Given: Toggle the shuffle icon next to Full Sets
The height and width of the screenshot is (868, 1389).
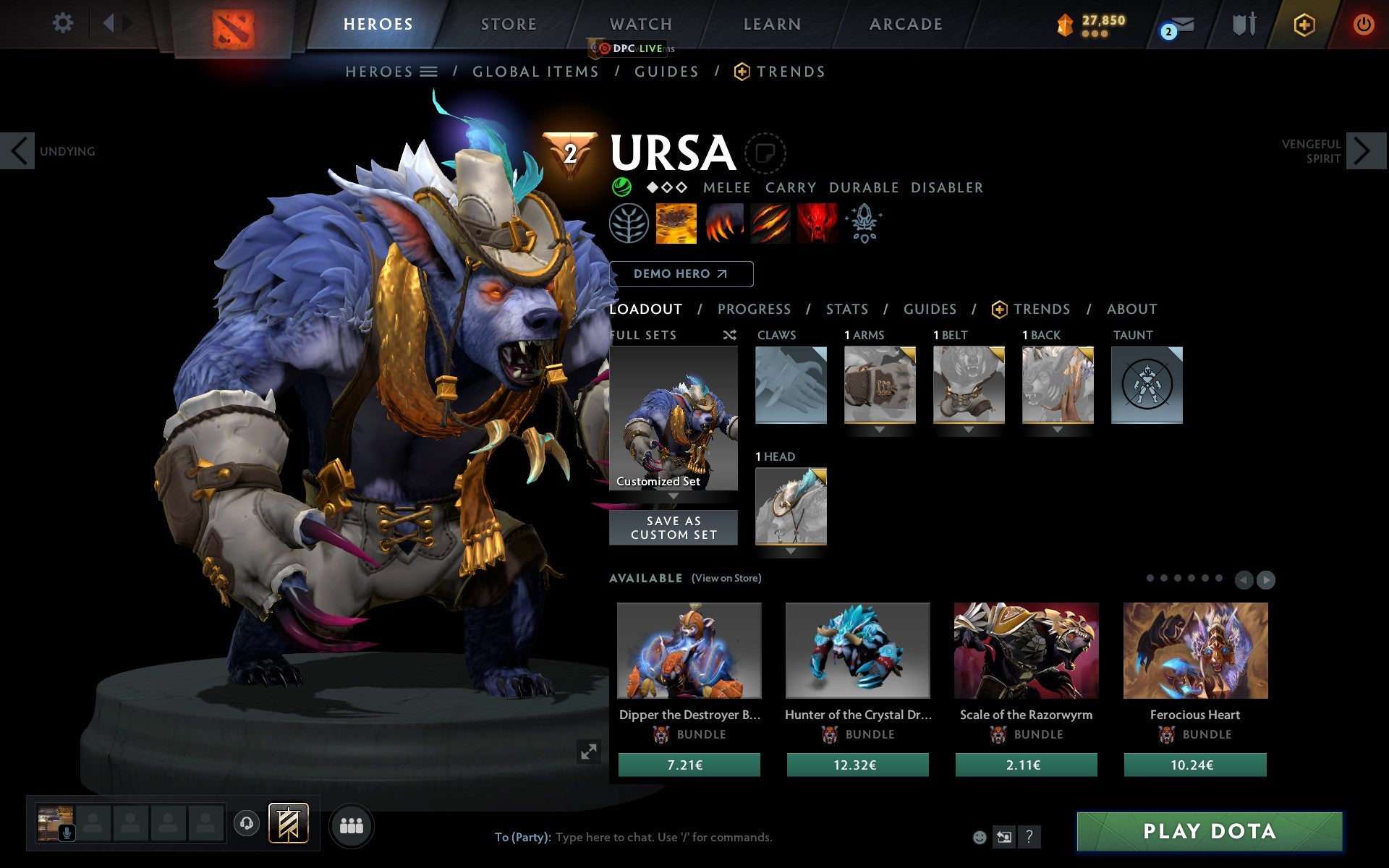Looking at the screenshot, I should point(729,335).
